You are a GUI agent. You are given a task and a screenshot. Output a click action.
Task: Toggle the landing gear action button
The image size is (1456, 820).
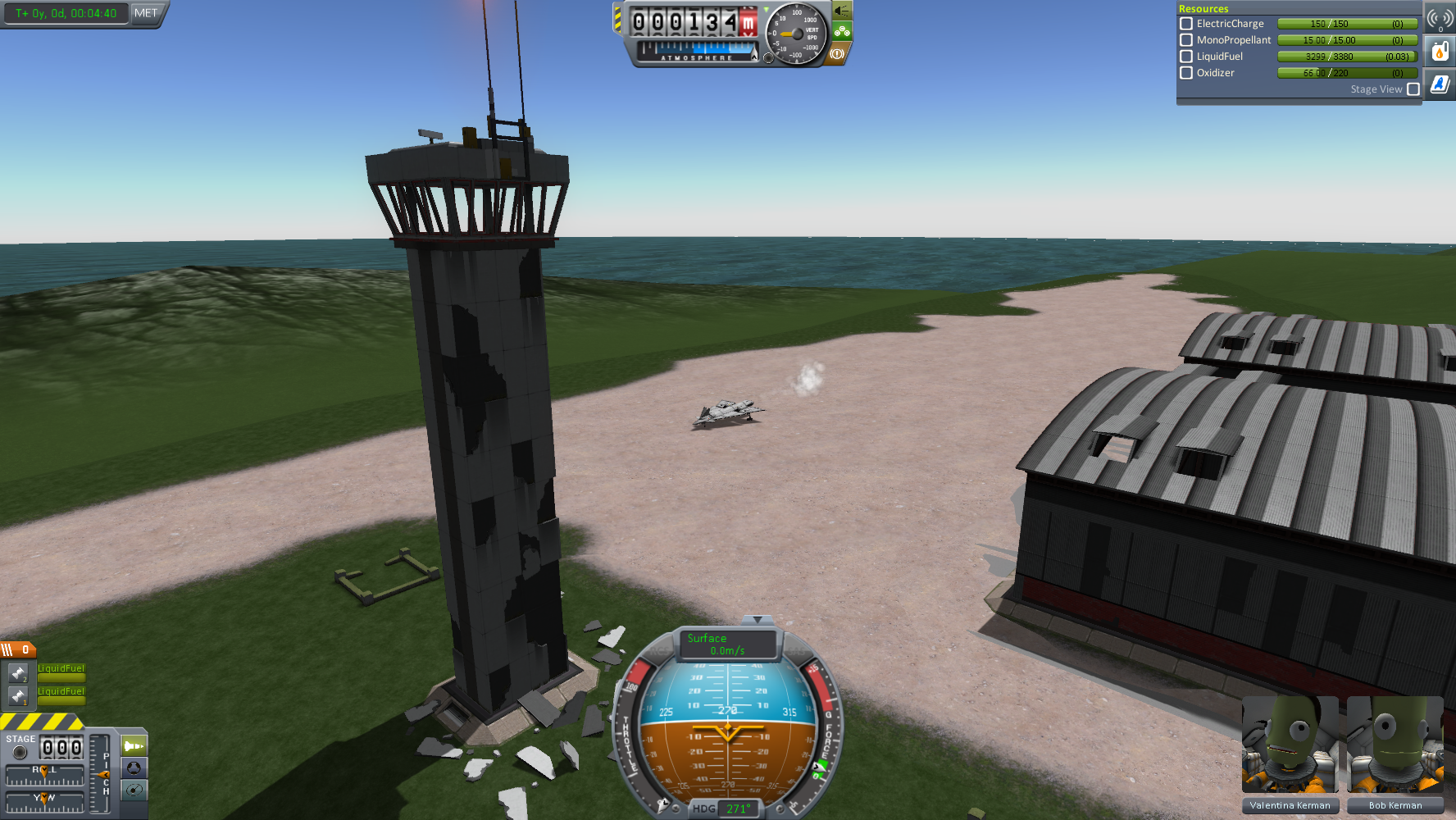point(842,32)
